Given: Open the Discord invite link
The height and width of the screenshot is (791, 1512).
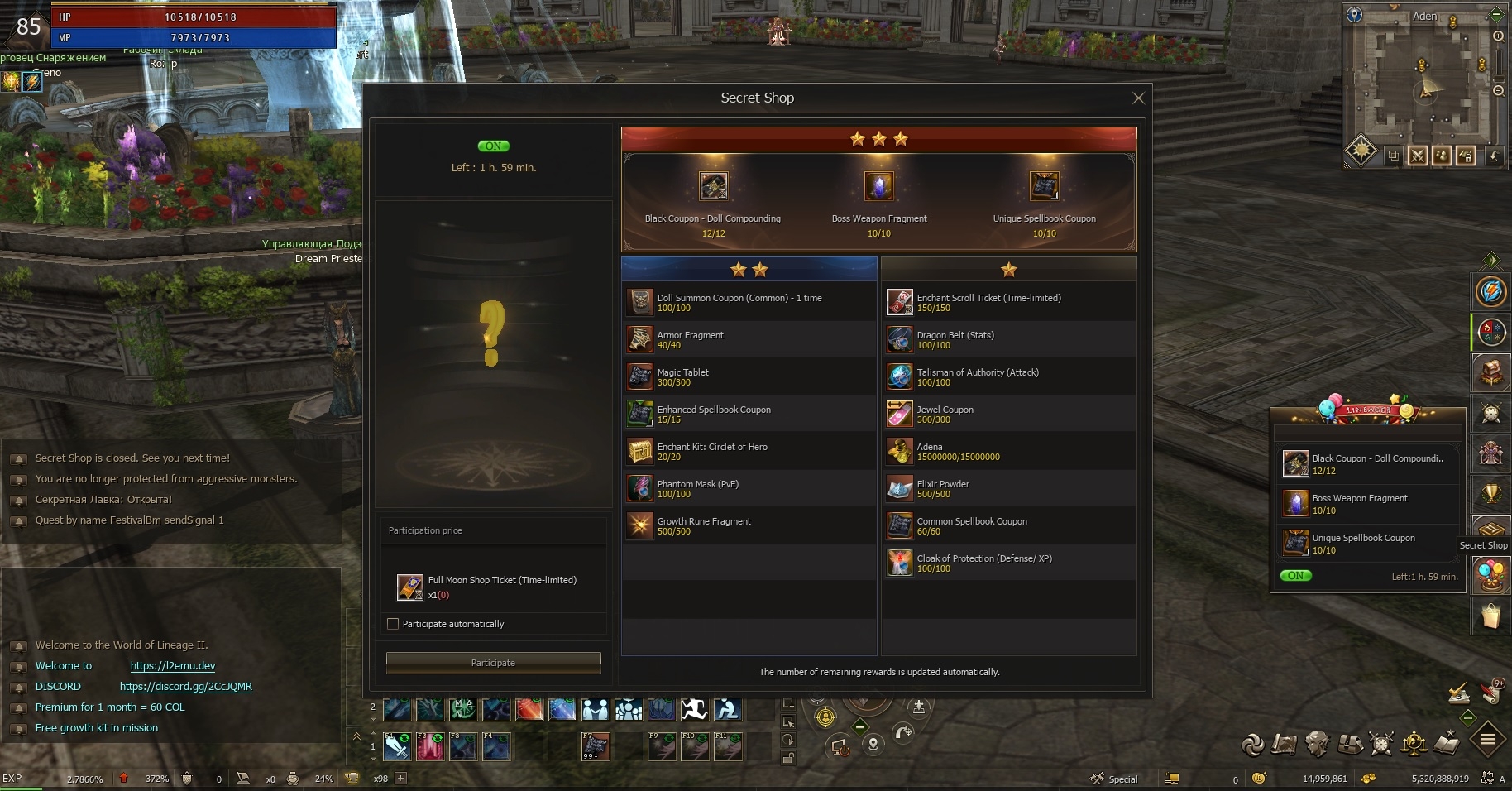Looking at the screenshot, I should 185,687.
